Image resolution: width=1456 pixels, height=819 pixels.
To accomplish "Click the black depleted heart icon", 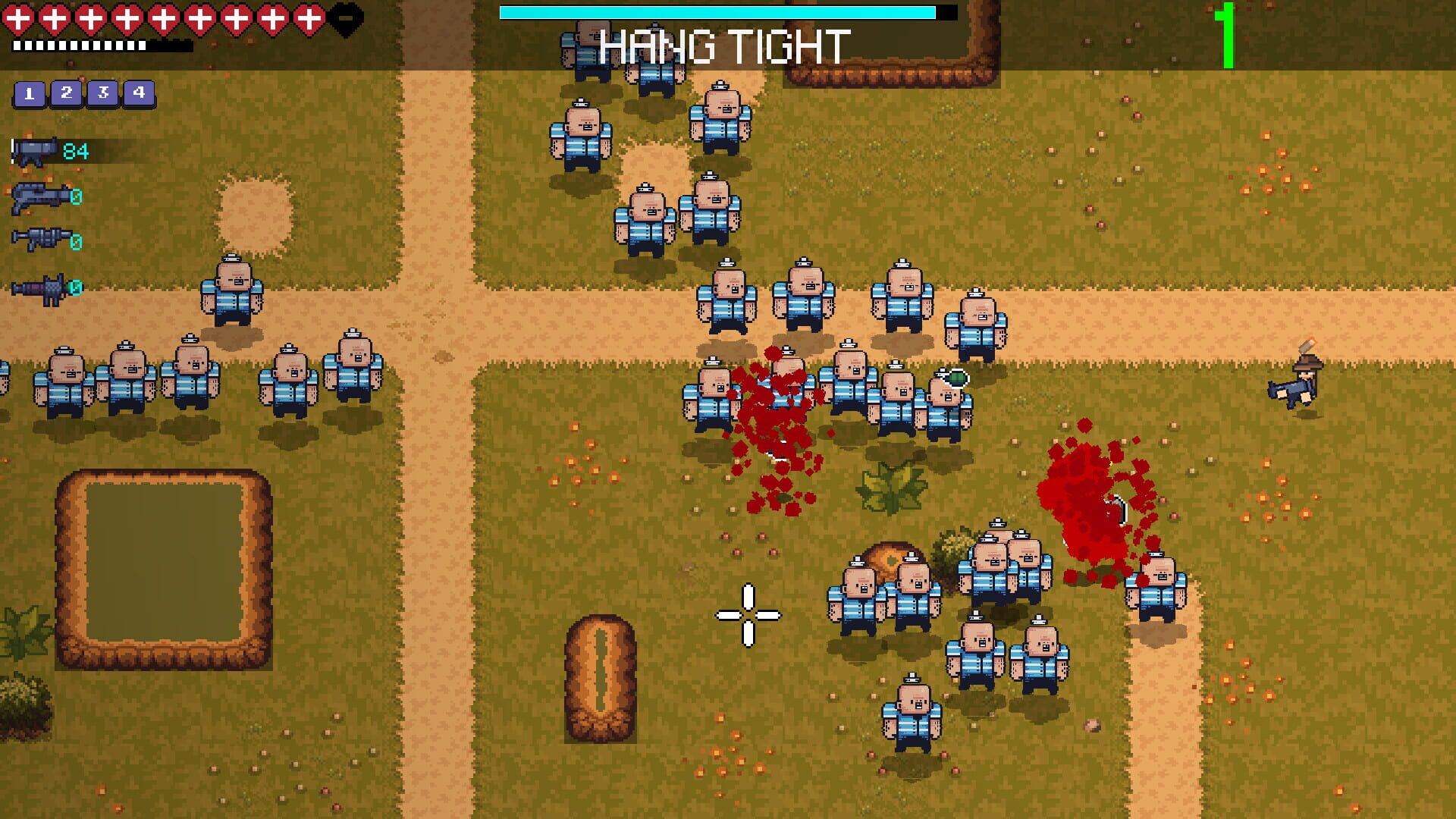I will [x=345, y=17].
